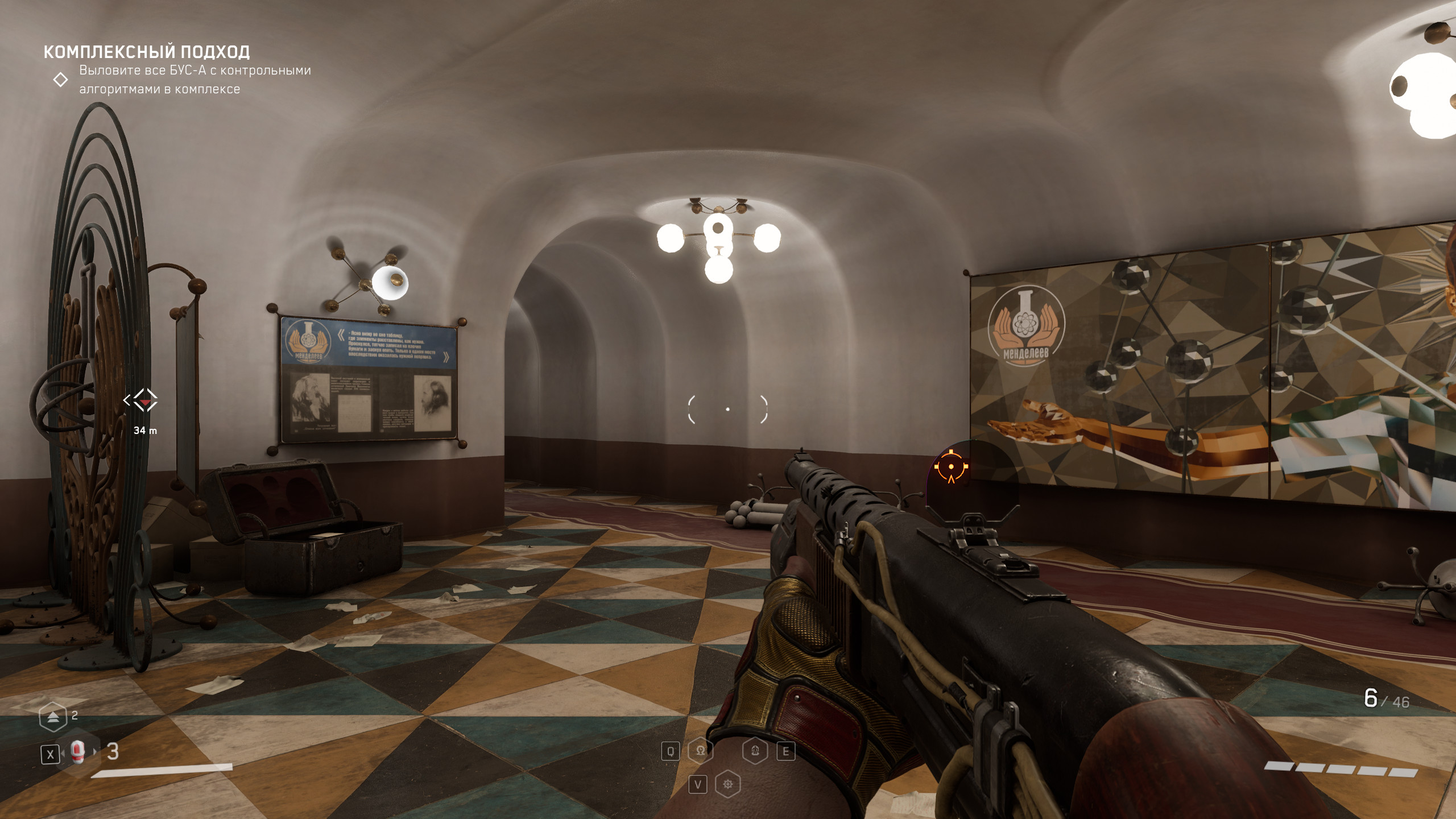The image size is (1456, 819).
Task: Click the double-arrow hexagon icon
Action: [x=53, y=717]
